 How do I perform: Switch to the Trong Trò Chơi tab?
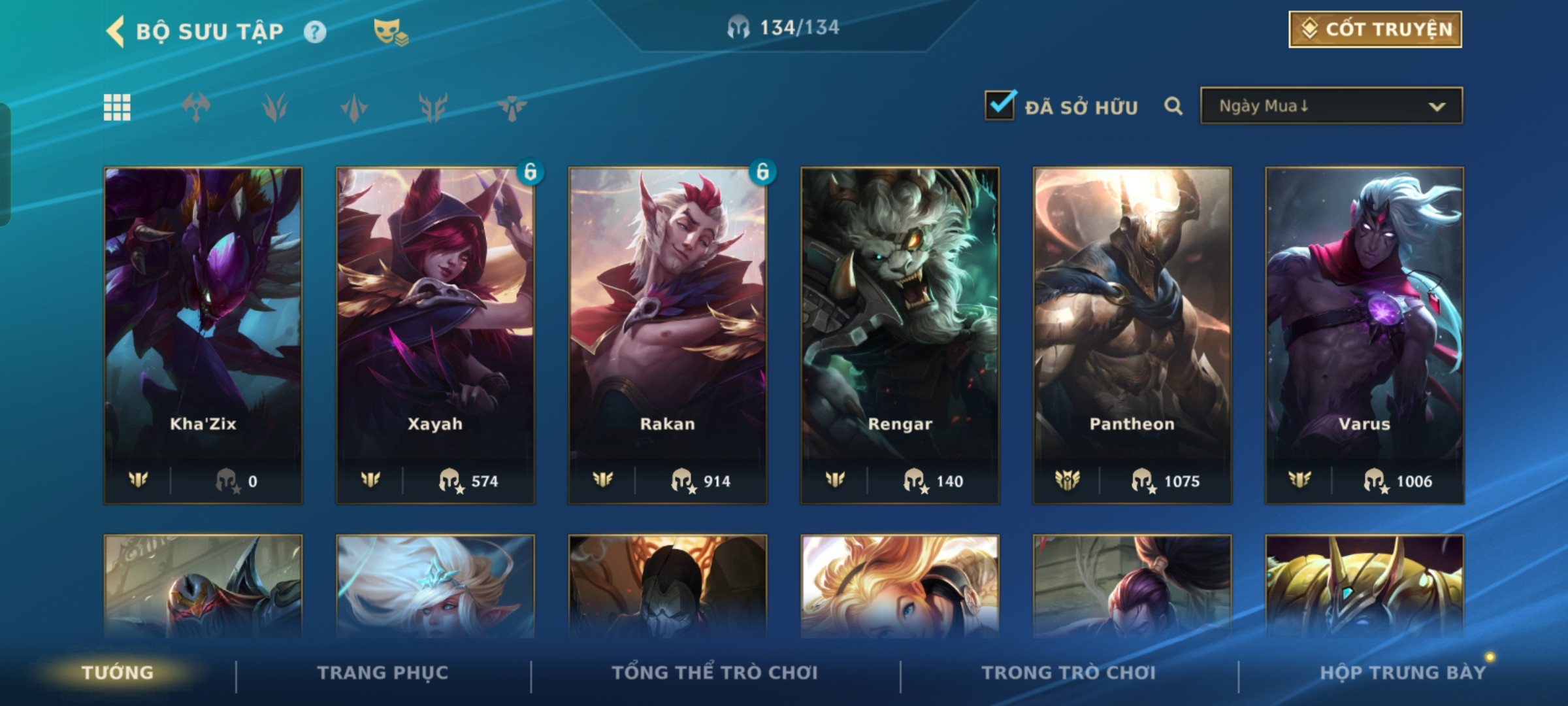(x=1069, y=673)
